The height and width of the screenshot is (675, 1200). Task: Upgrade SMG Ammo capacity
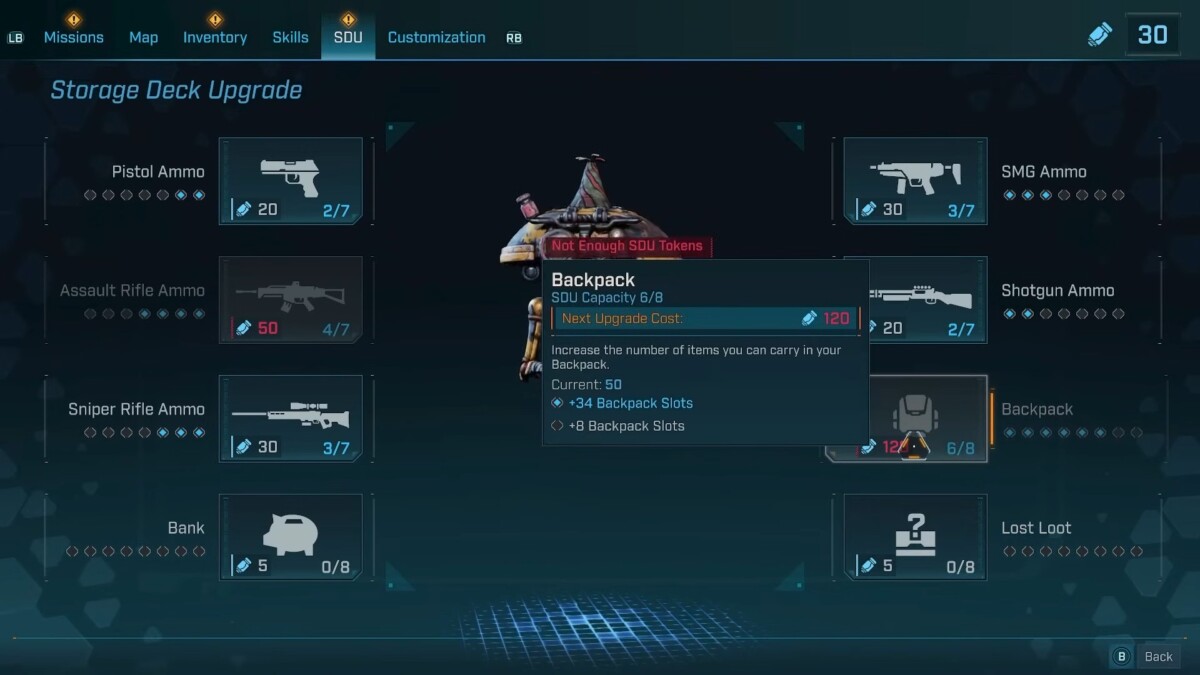click(915, 181)
